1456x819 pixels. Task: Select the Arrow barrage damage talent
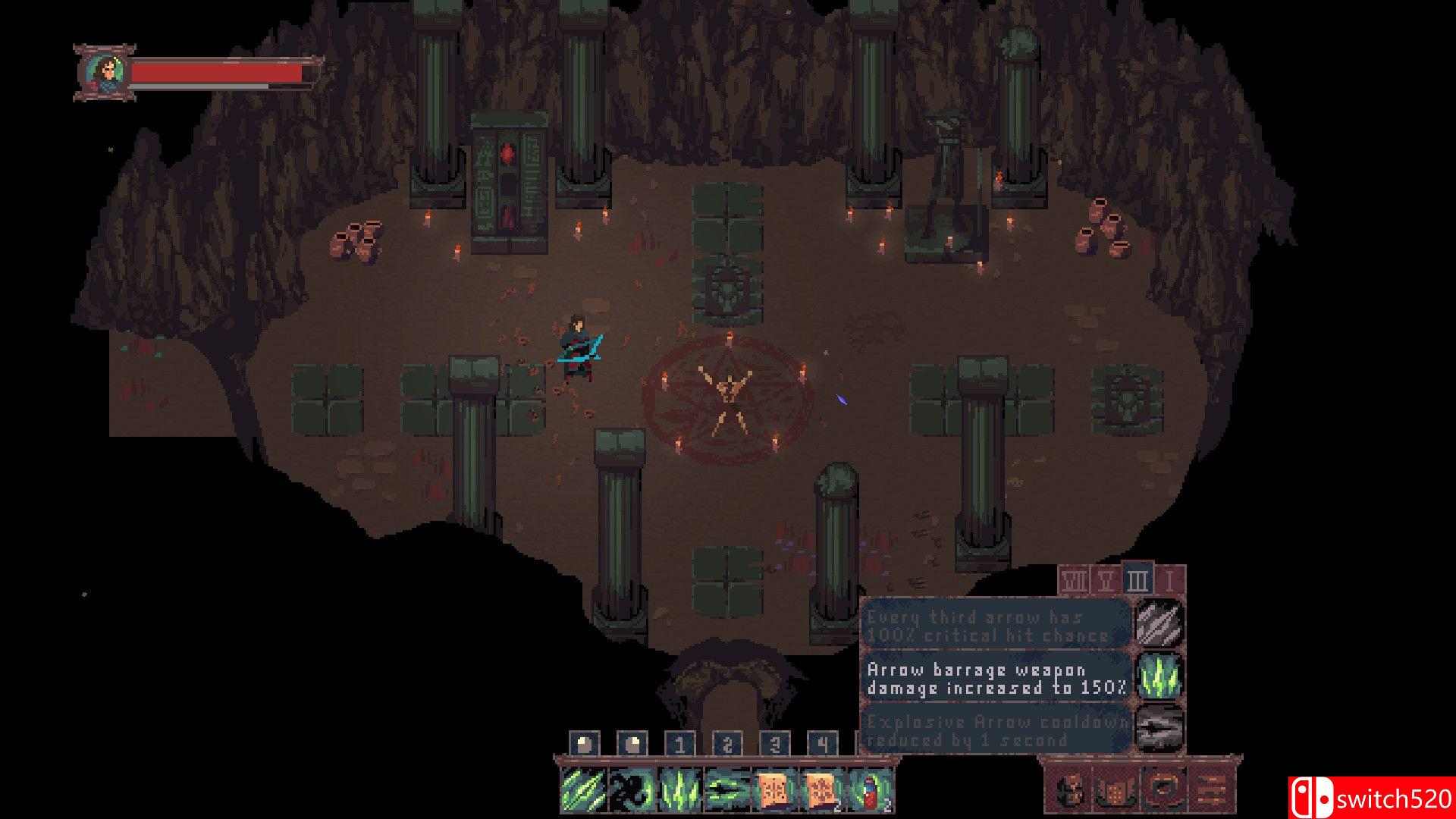click(996, 679)
